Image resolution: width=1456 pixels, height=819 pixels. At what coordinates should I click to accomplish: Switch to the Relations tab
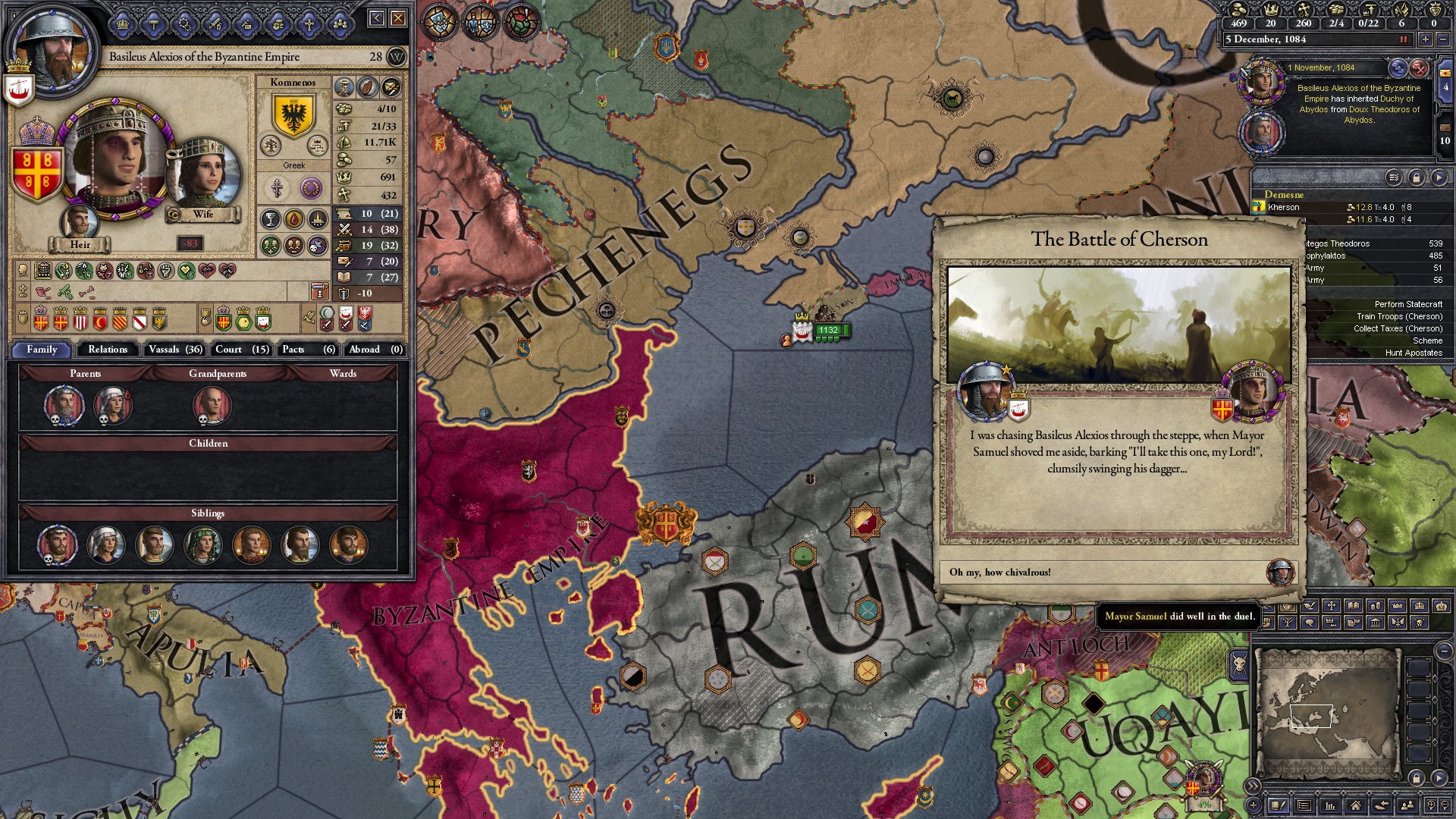click(x=108, y=350)
